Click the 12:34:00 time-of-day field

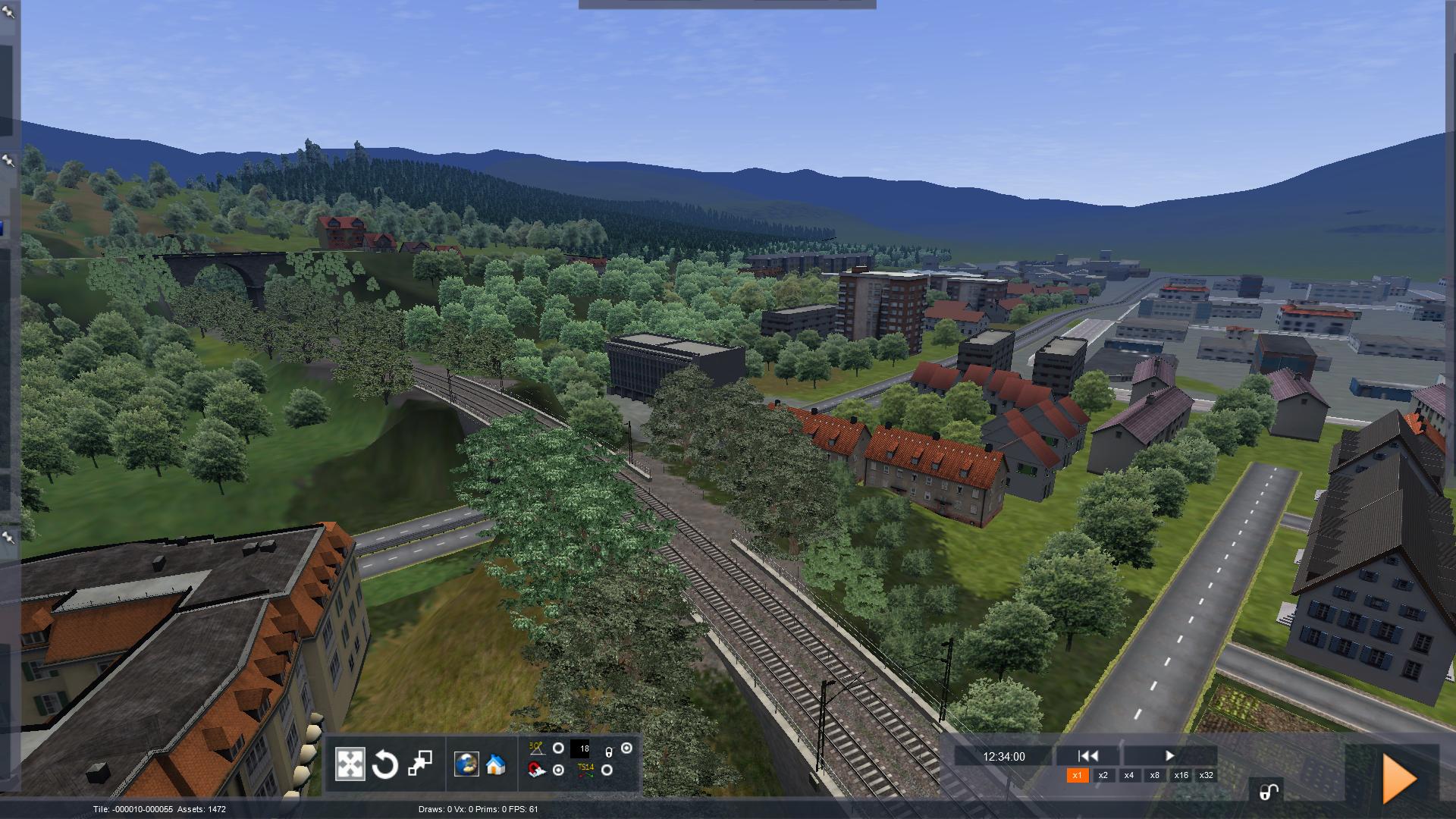coord(1003,757)
